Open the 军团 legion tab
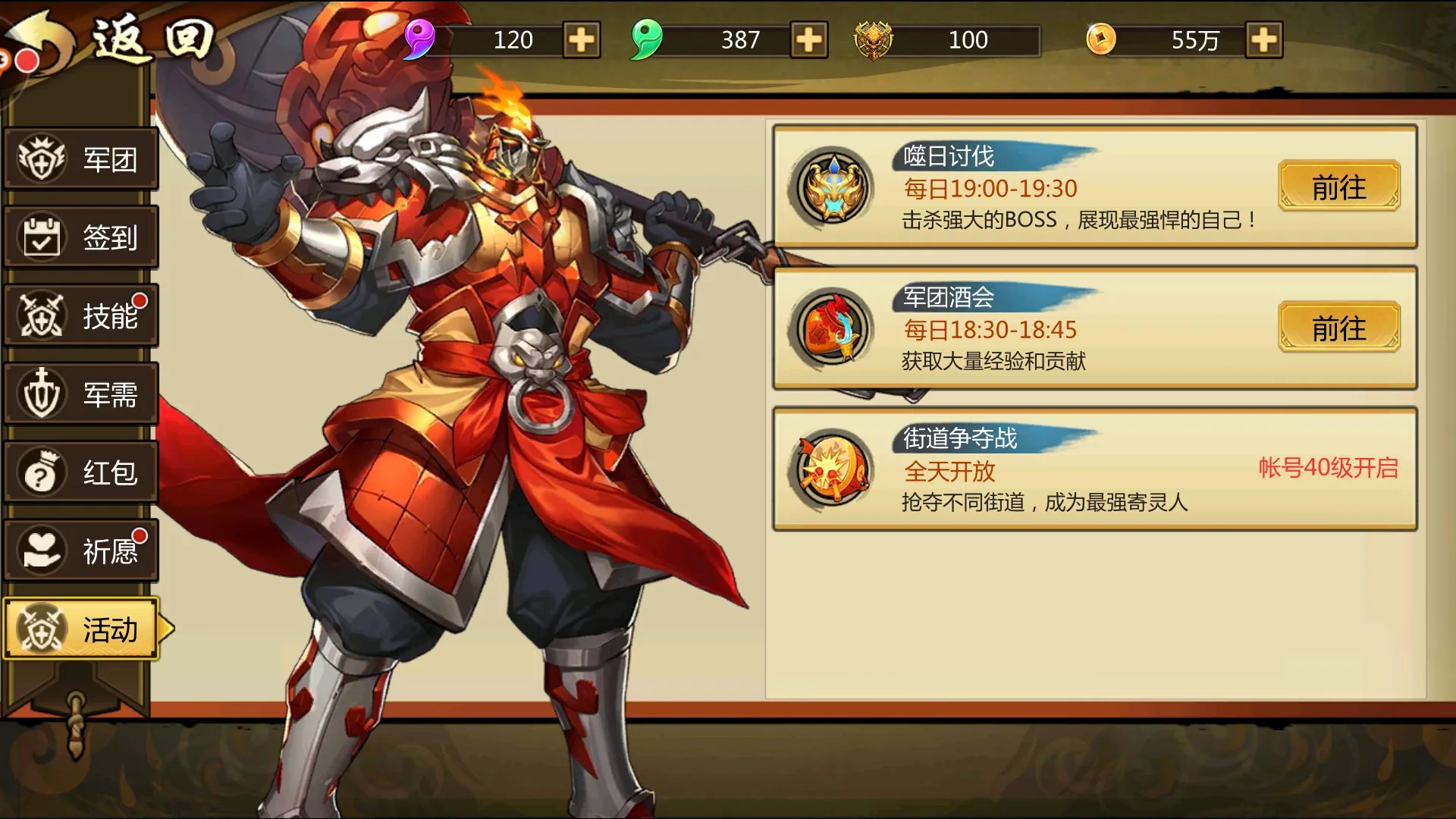The width and height of the screenshot is (1456, 819). pos(81,159)
